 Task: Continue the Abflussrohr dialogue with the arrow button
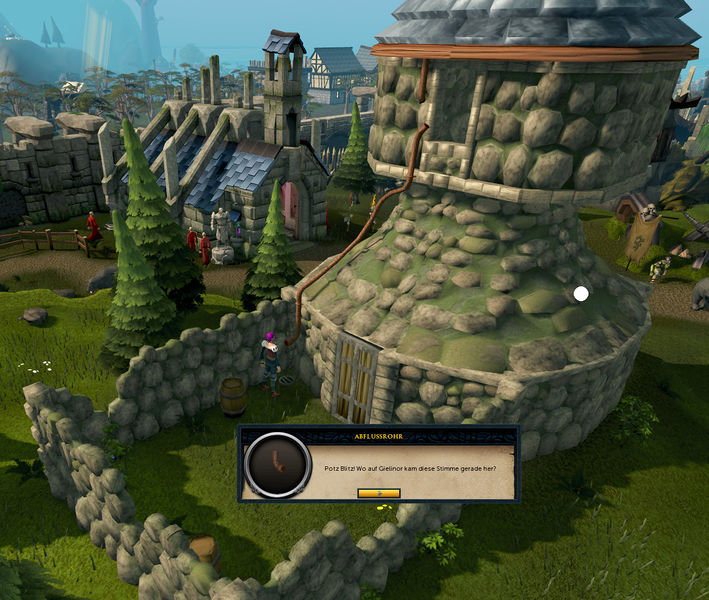[378, 493]
